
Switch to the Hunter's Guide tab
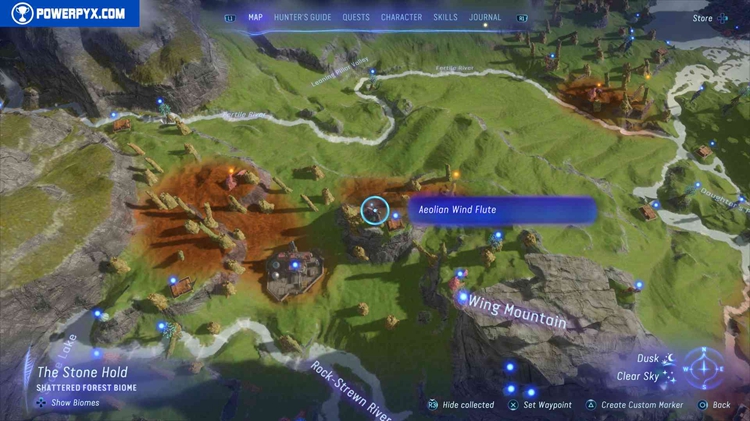[303, 17]
